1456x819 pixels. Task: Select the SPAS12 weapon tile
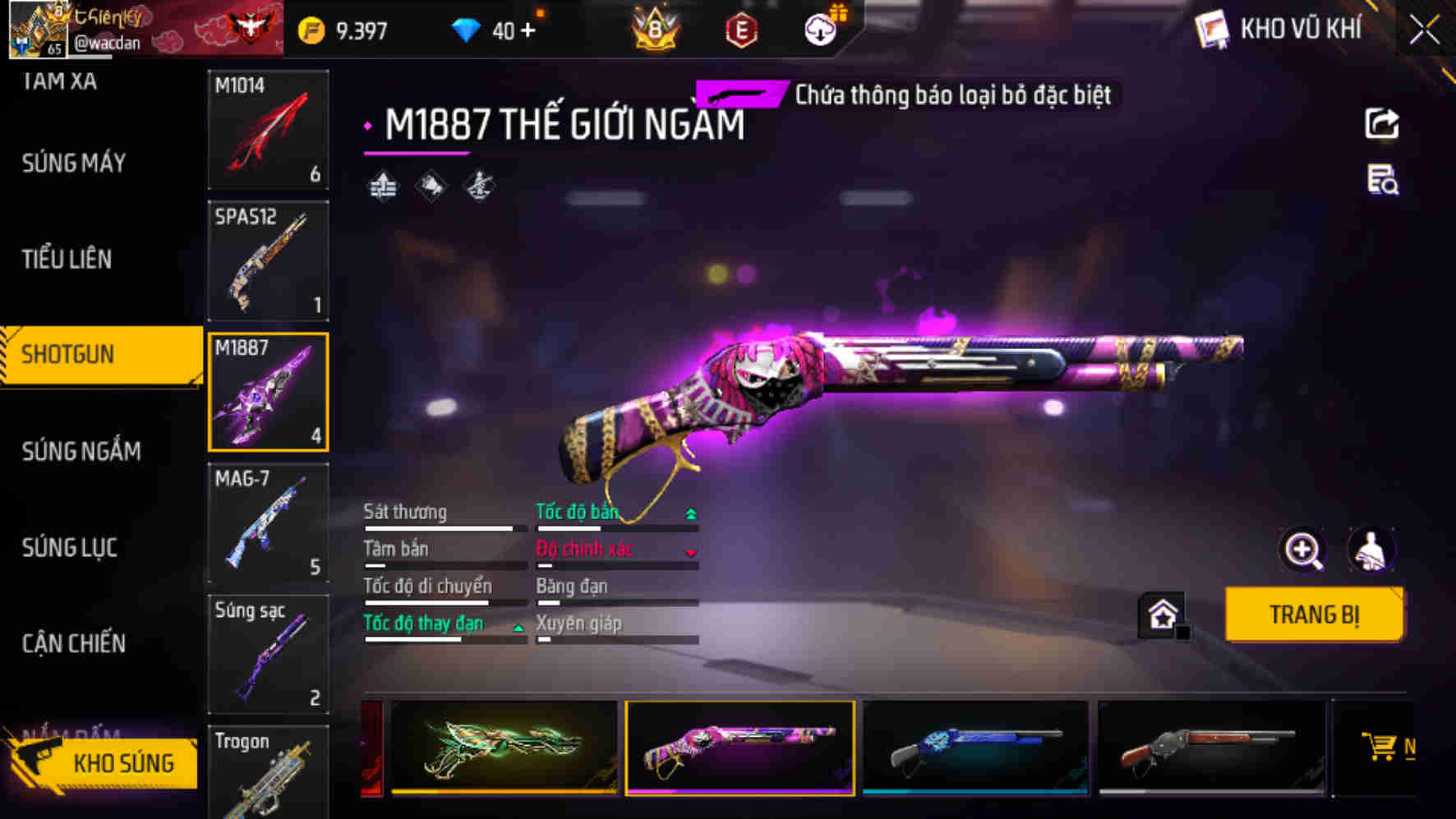[268, 260]
